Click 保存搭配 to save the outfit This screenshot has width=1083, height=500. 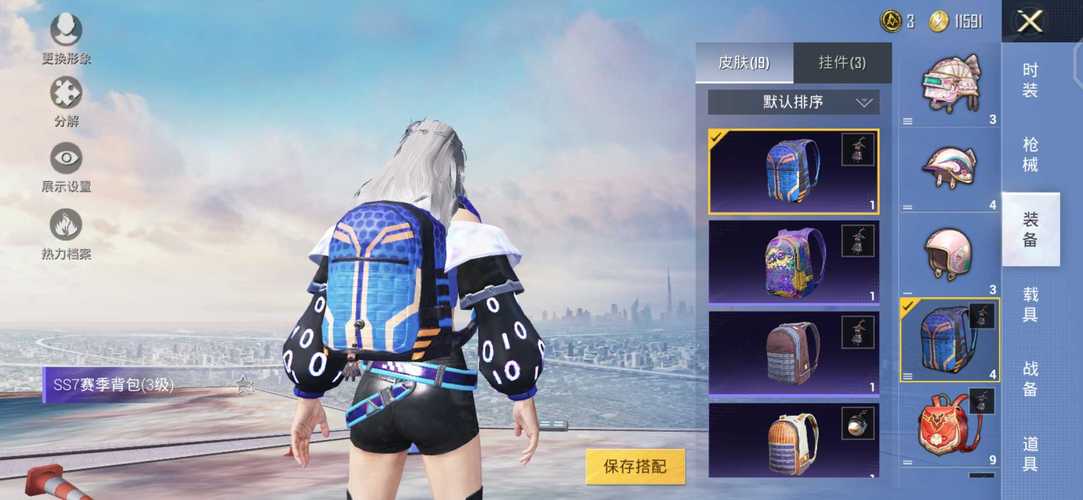tap(635, 466)
